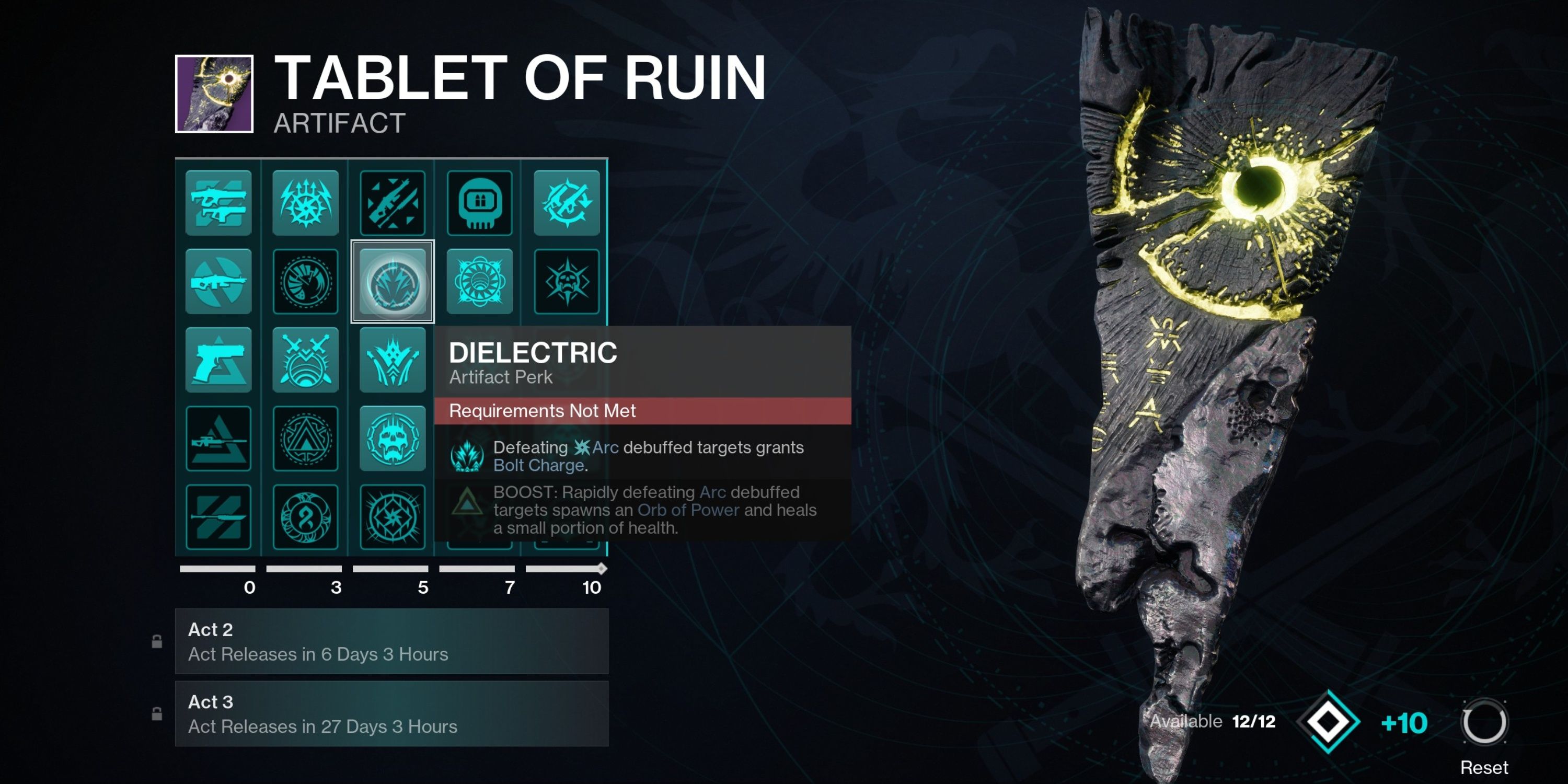
Task: Click the sniper rifle perk icon in the top row
Action: [x=393, y=204]
